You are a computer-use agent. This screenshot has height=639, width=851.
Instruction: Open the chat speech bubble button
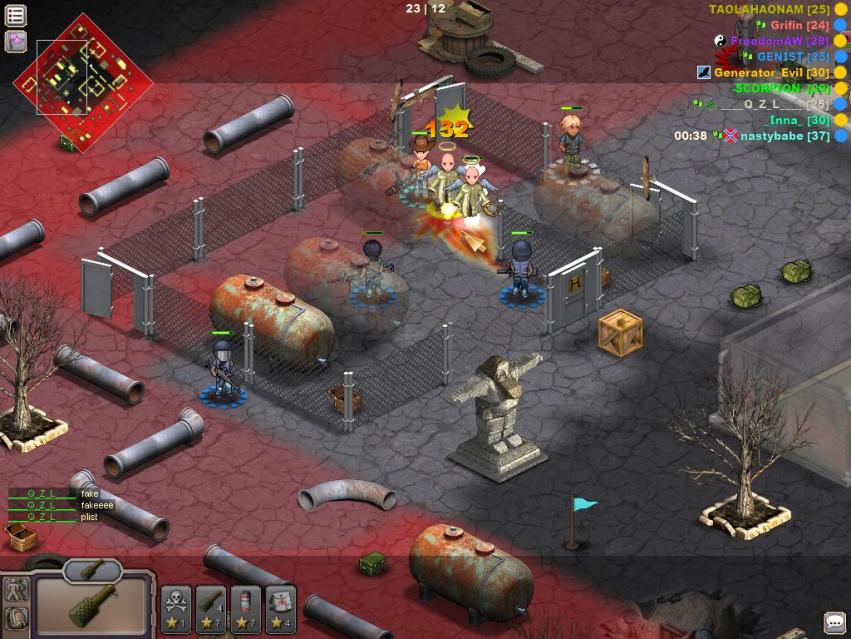point(834,623)
